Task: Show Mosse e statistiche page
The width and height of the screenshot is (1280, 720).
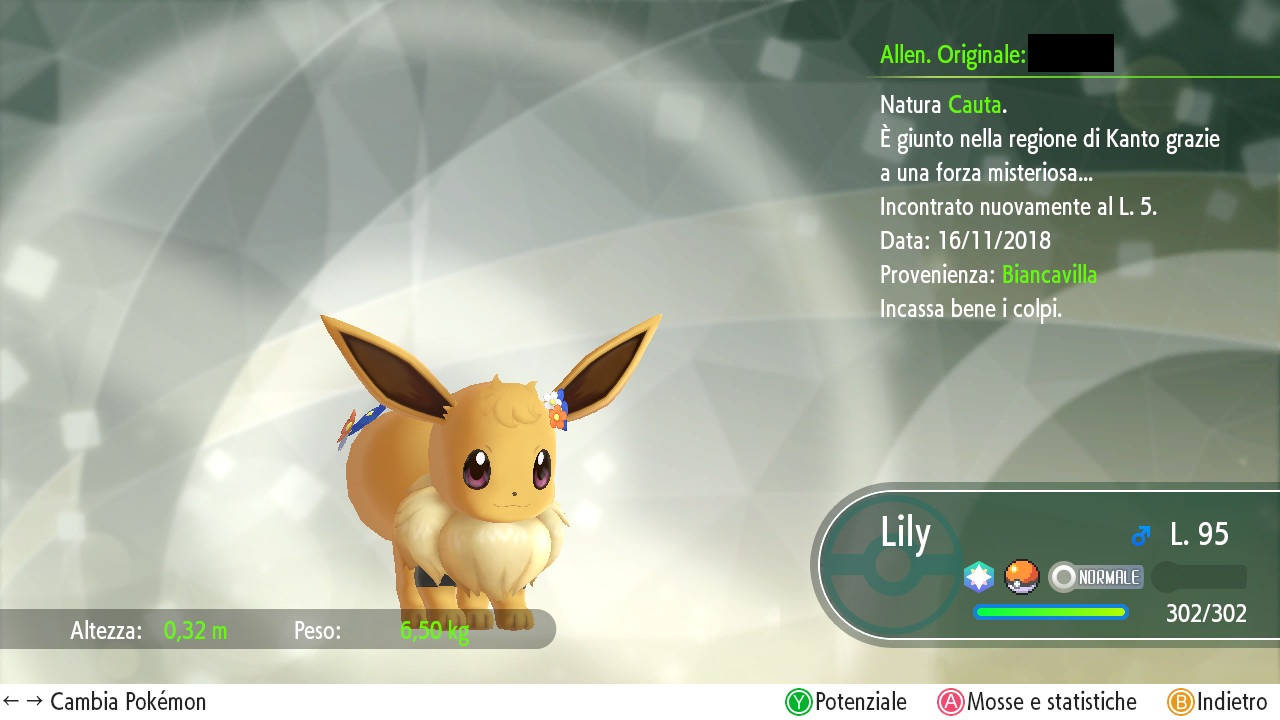Action: tap(1037, 702)
